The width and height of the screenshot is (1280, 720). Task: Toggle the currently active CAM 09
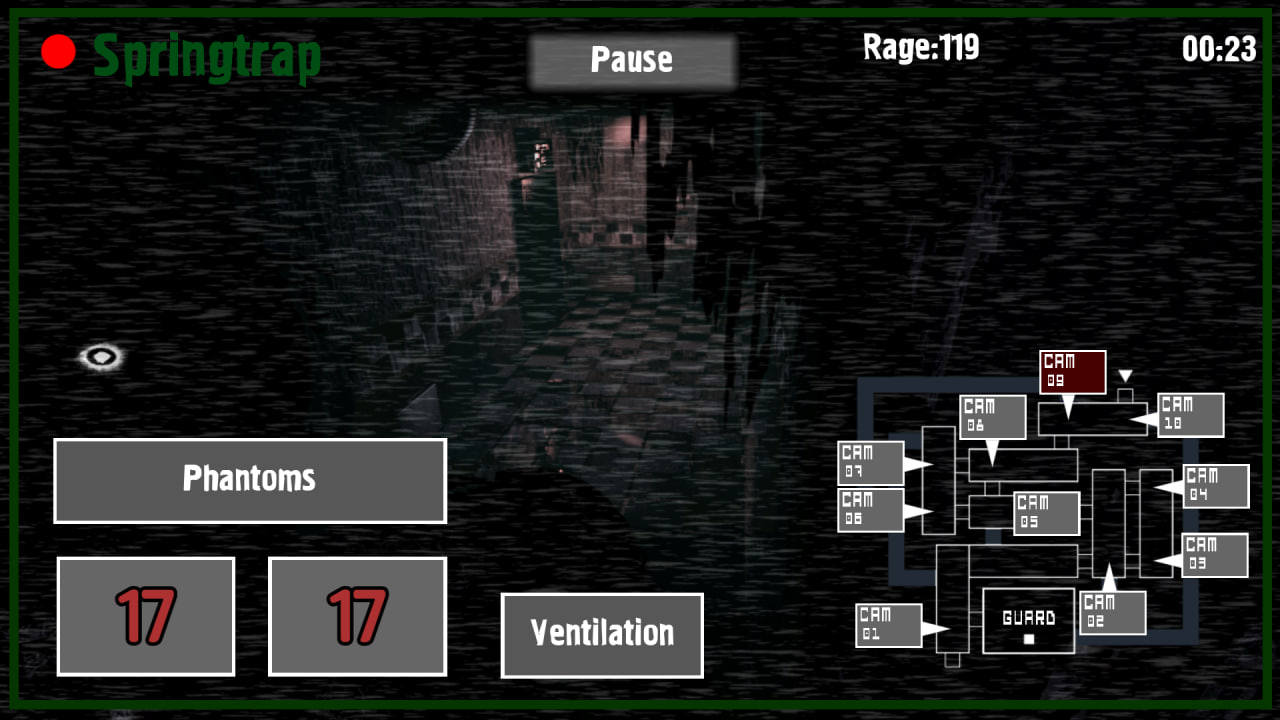tap(1072, 371)
